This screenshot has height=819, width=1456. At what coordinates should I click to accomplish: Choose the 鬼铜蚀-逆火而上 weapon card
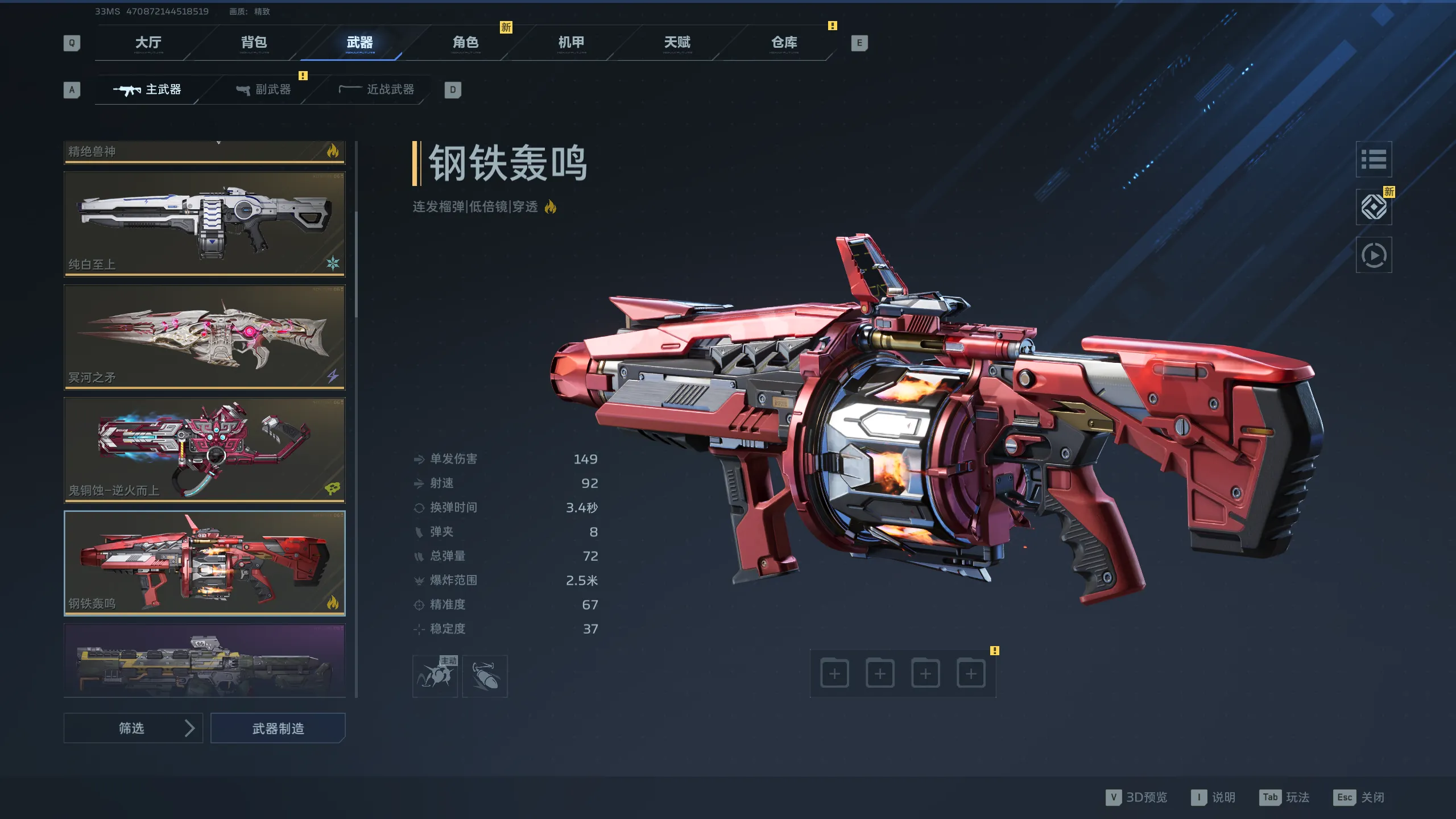coord(204,450)
